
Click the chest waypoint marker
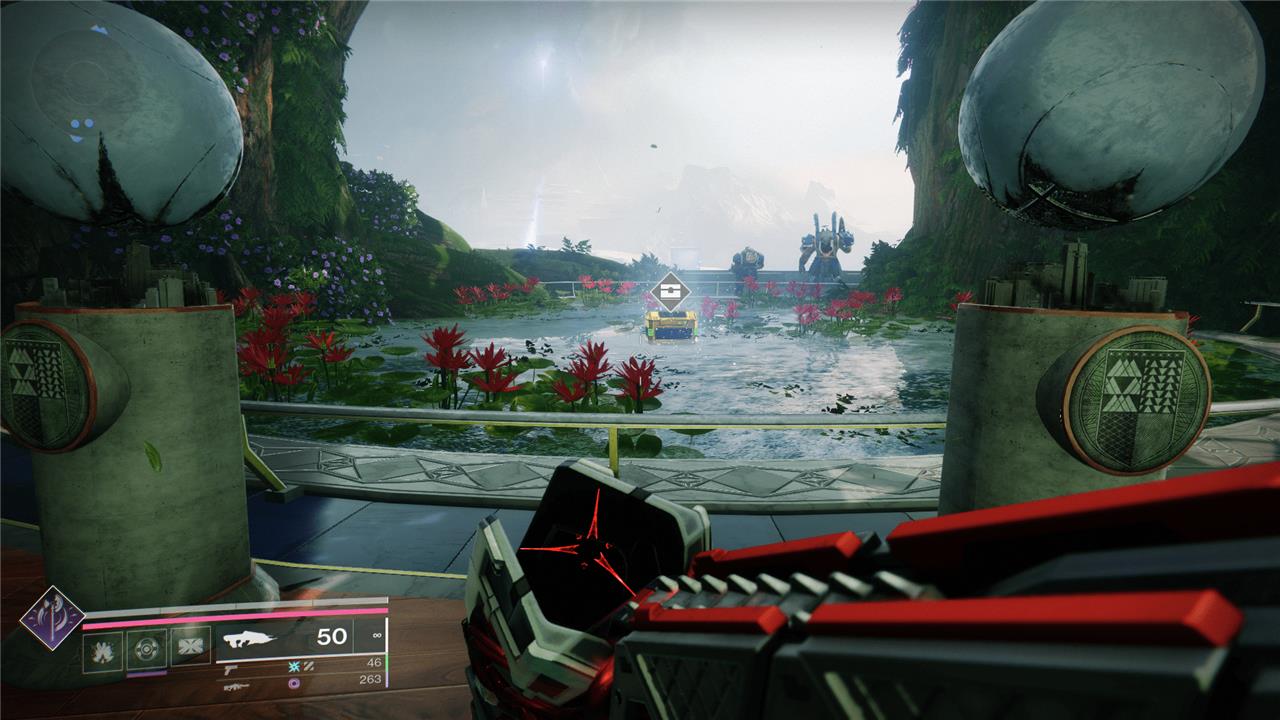[x=668, y=293]
